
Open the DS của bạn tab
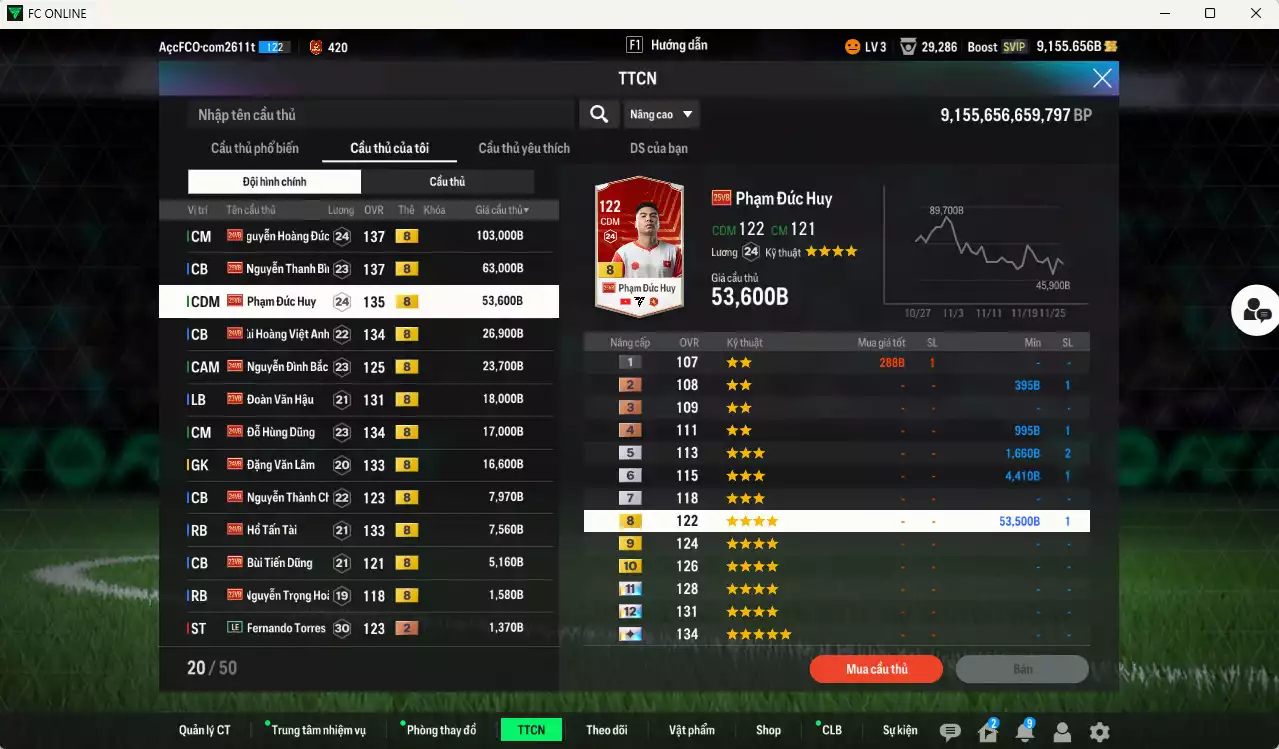click(x=658, y=148)
